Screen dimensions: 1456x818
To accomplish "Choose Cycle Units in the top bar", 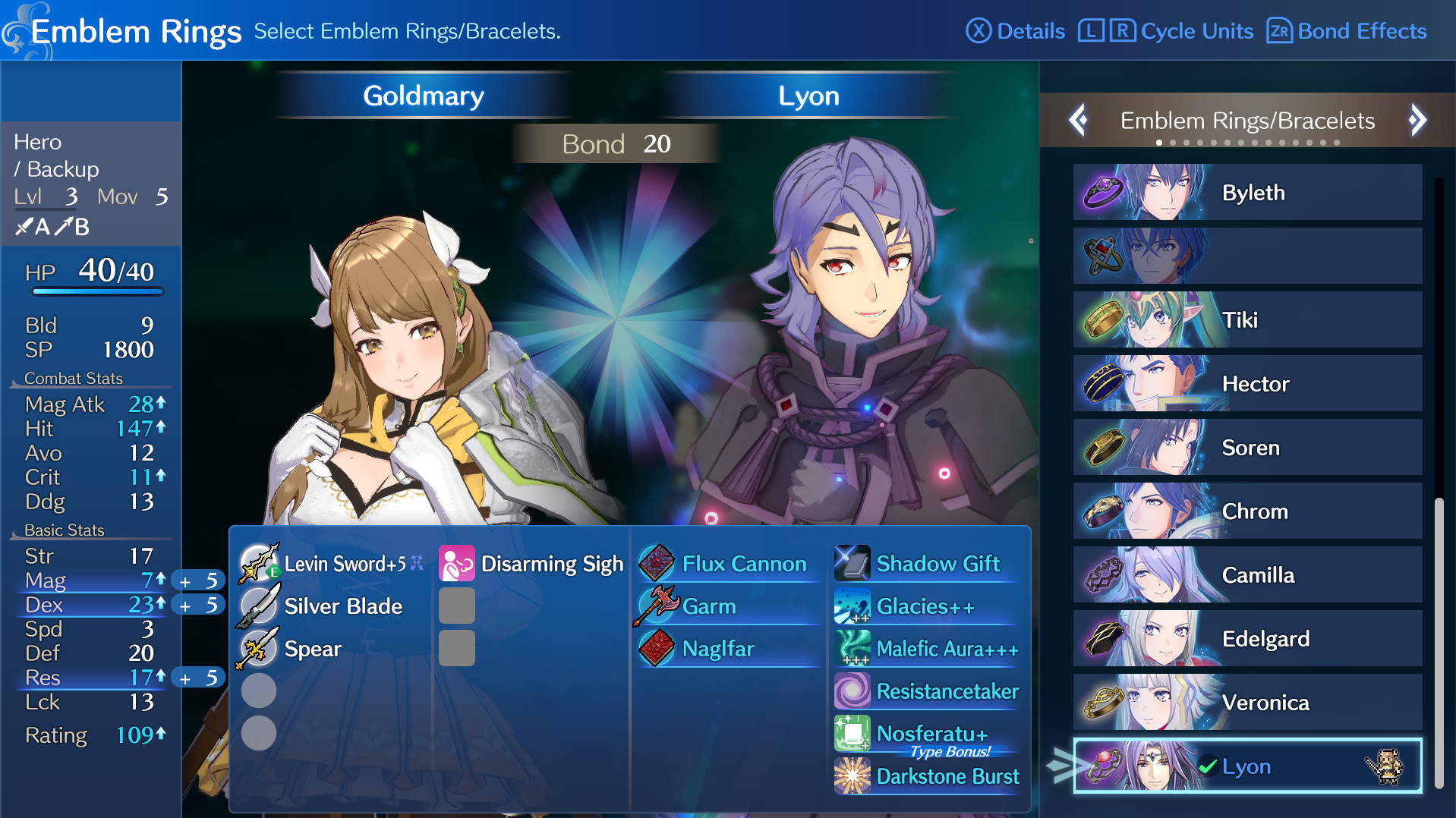I will click(1164, 31).
